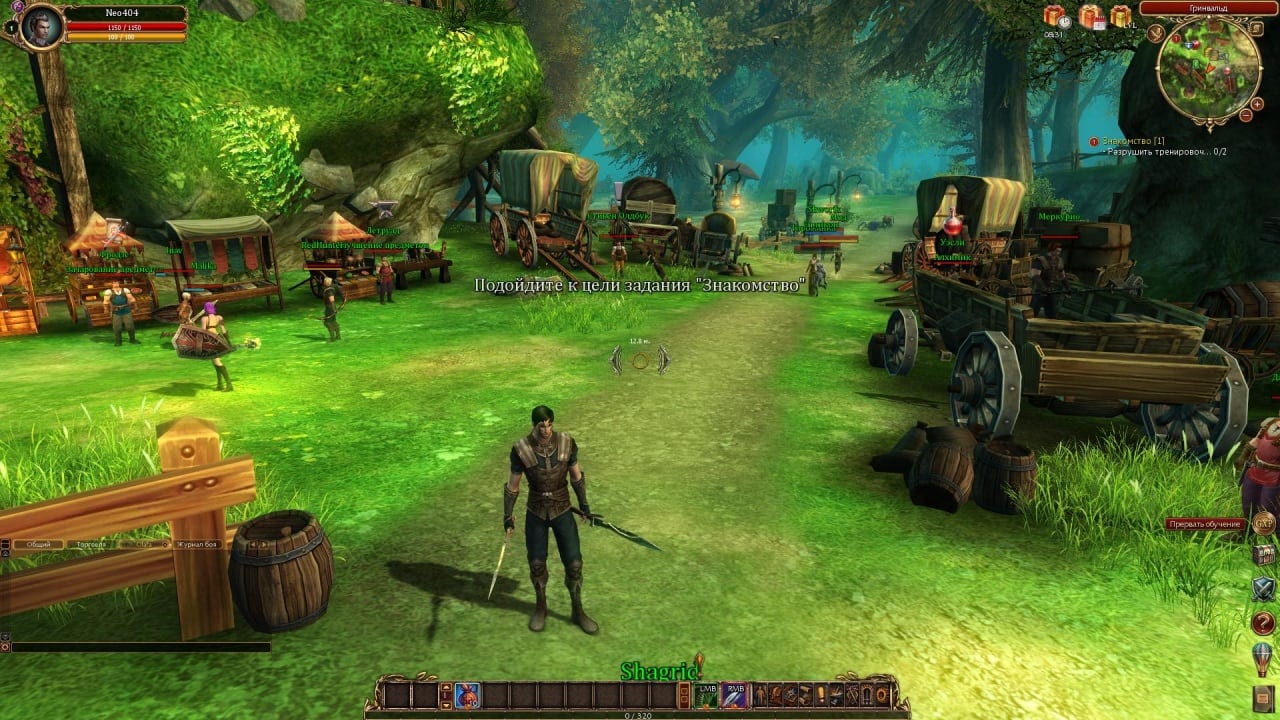Open the timed gift box reward
This screenshot has width=1280, height=720.
coord(1055,16)
